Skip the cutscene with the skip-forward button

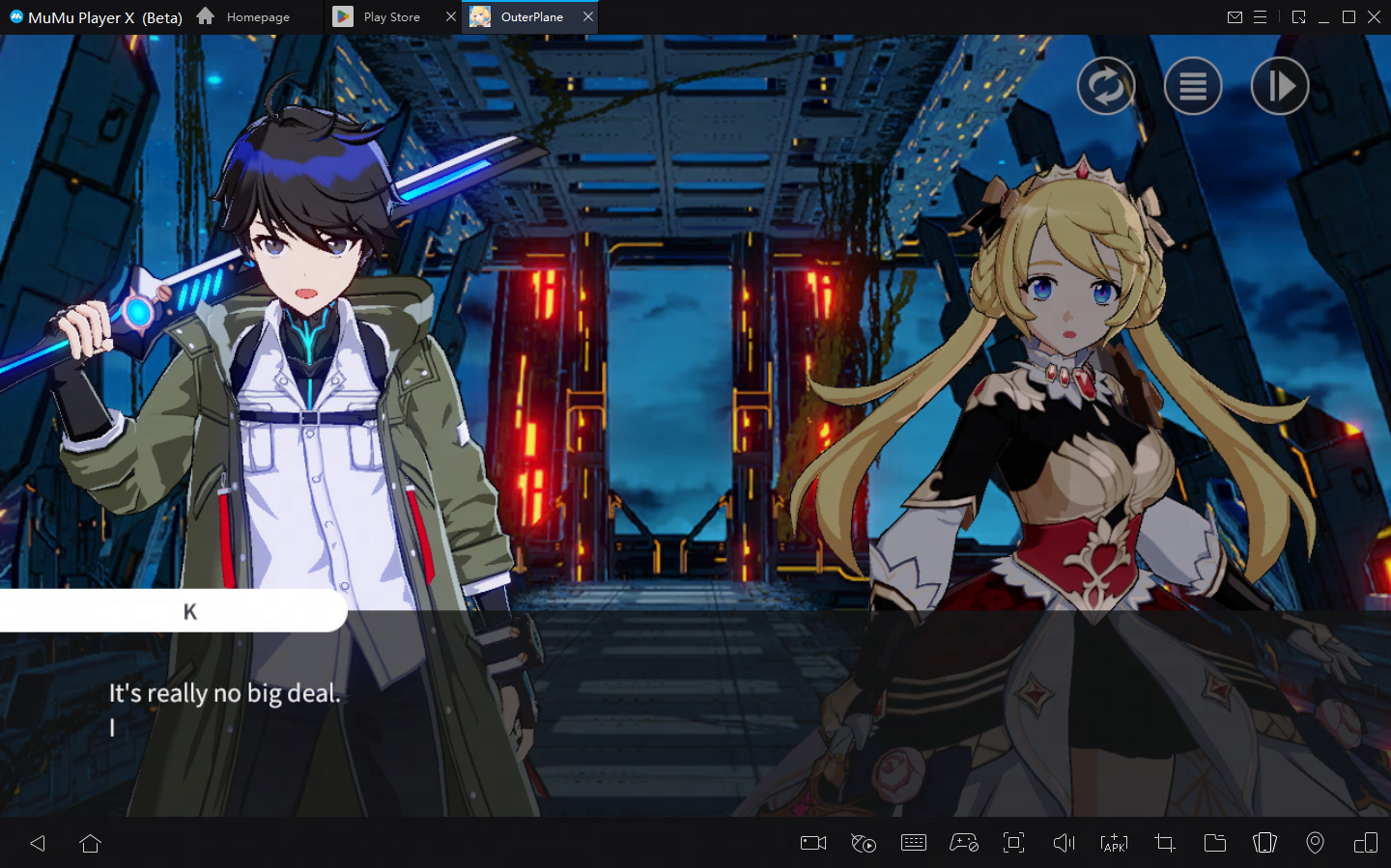coord(1280,87)
